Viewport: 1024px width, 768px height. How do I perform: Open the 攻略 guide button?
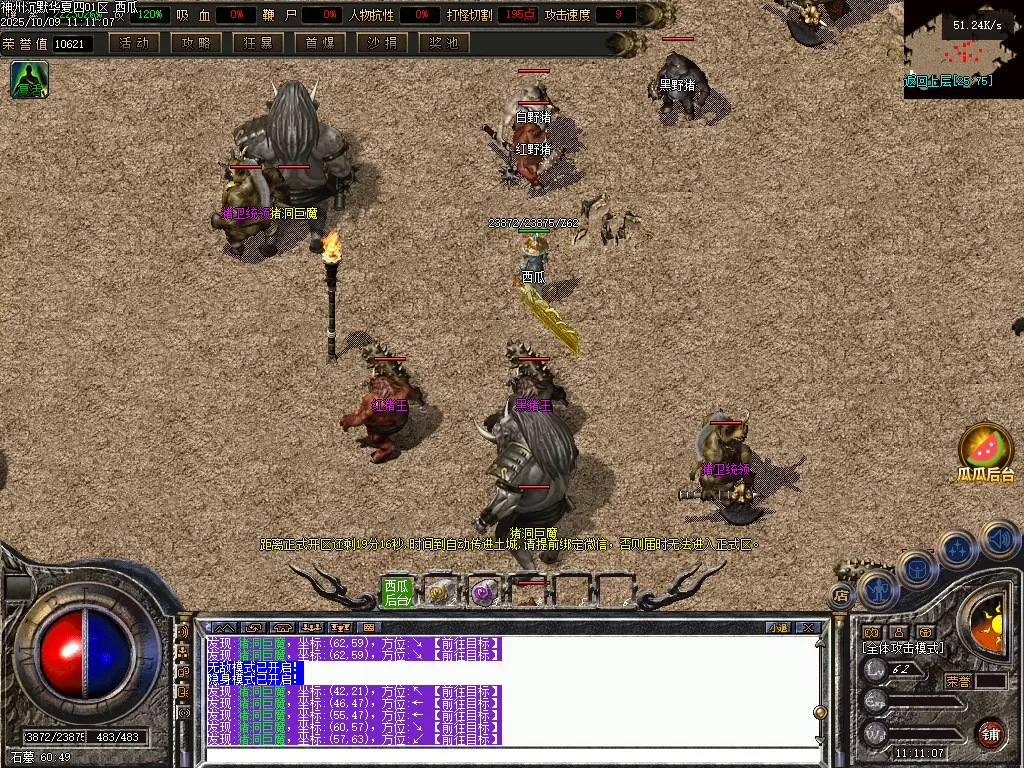point(196,43)
